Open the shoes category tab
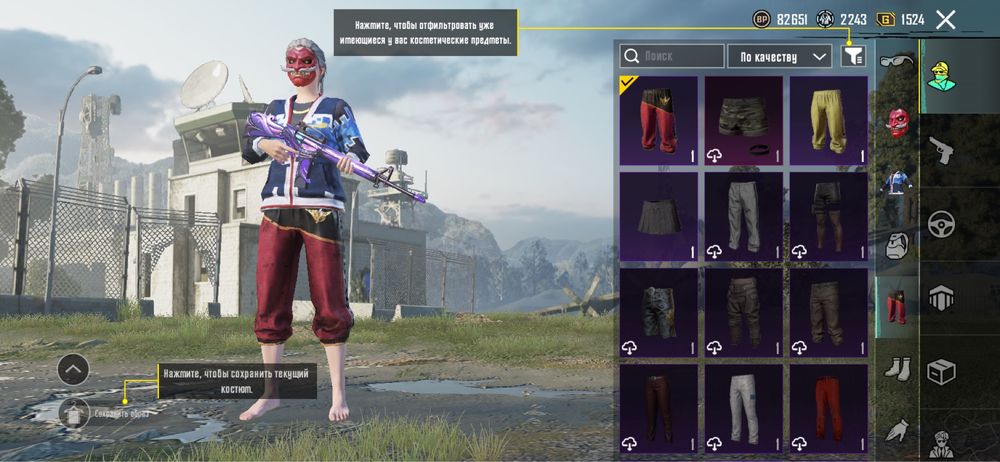This screenshot has height=462, width=1000. click(896, 368)
